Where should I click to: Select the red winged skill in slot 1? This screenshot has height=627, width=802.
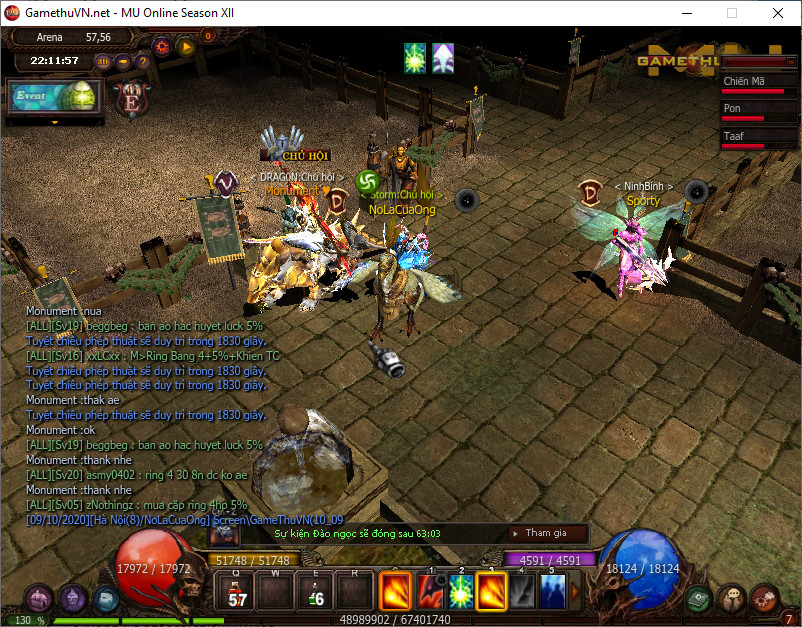point(432,590)
